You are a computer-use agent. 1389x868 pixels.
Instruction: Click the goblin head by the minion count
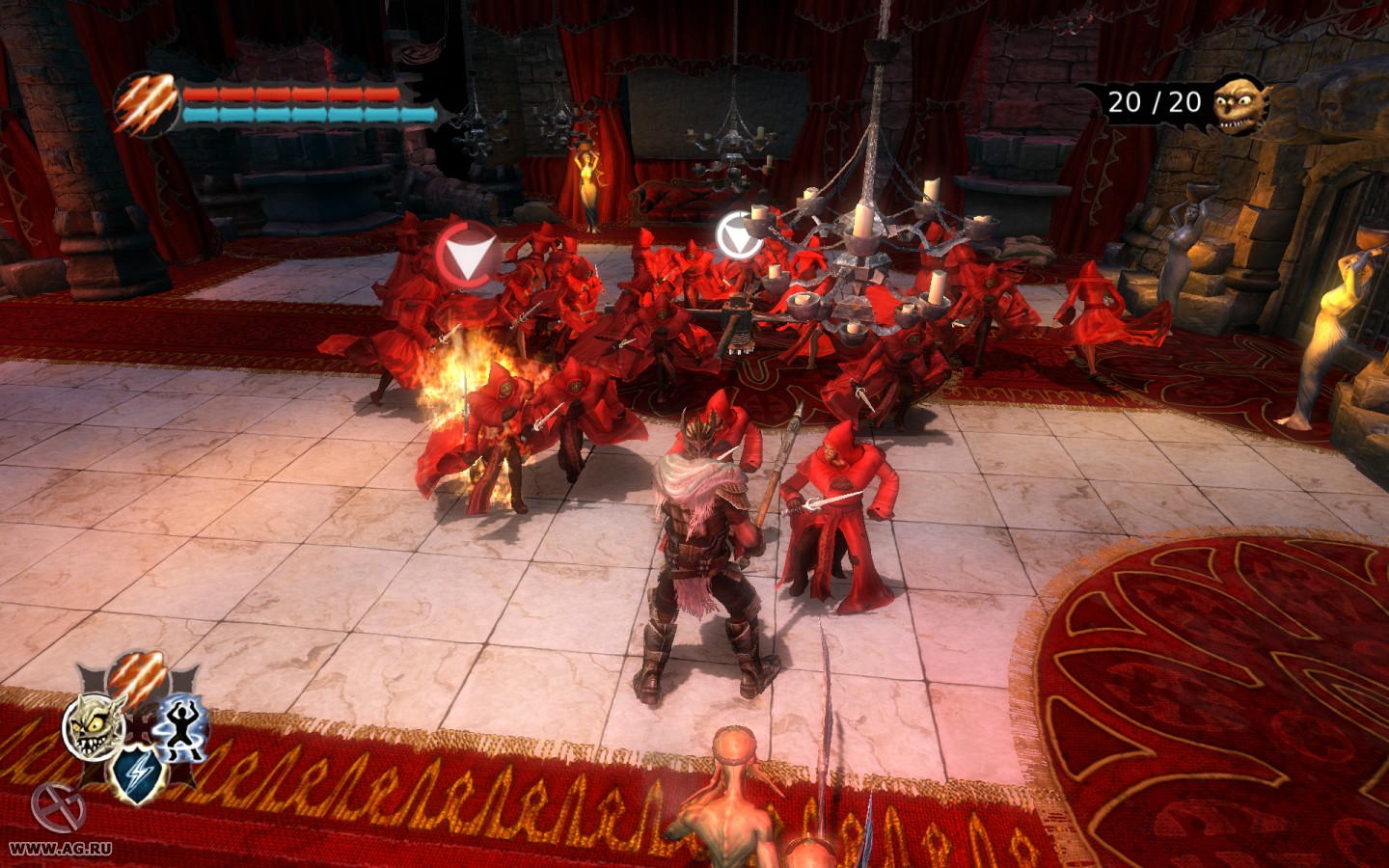(x=1239, y=103)
